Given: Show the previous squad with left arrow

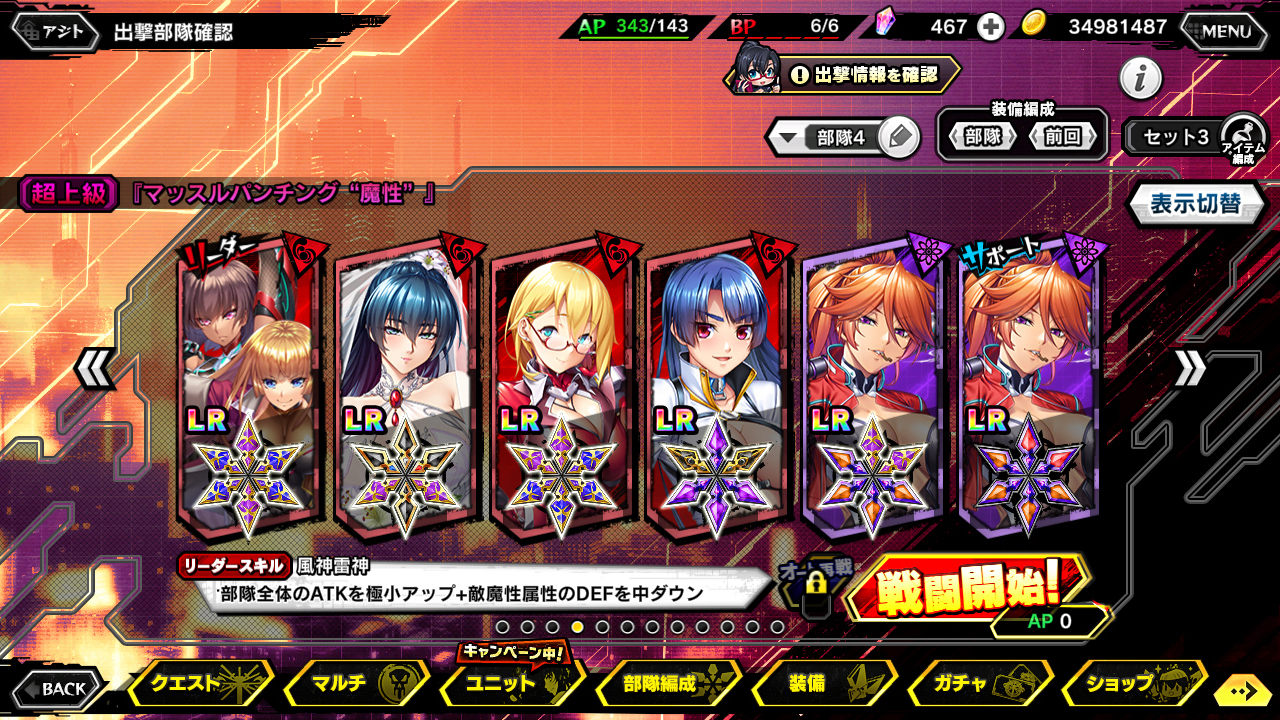Looking at the screenshot, I should click(x=94, y=370).
